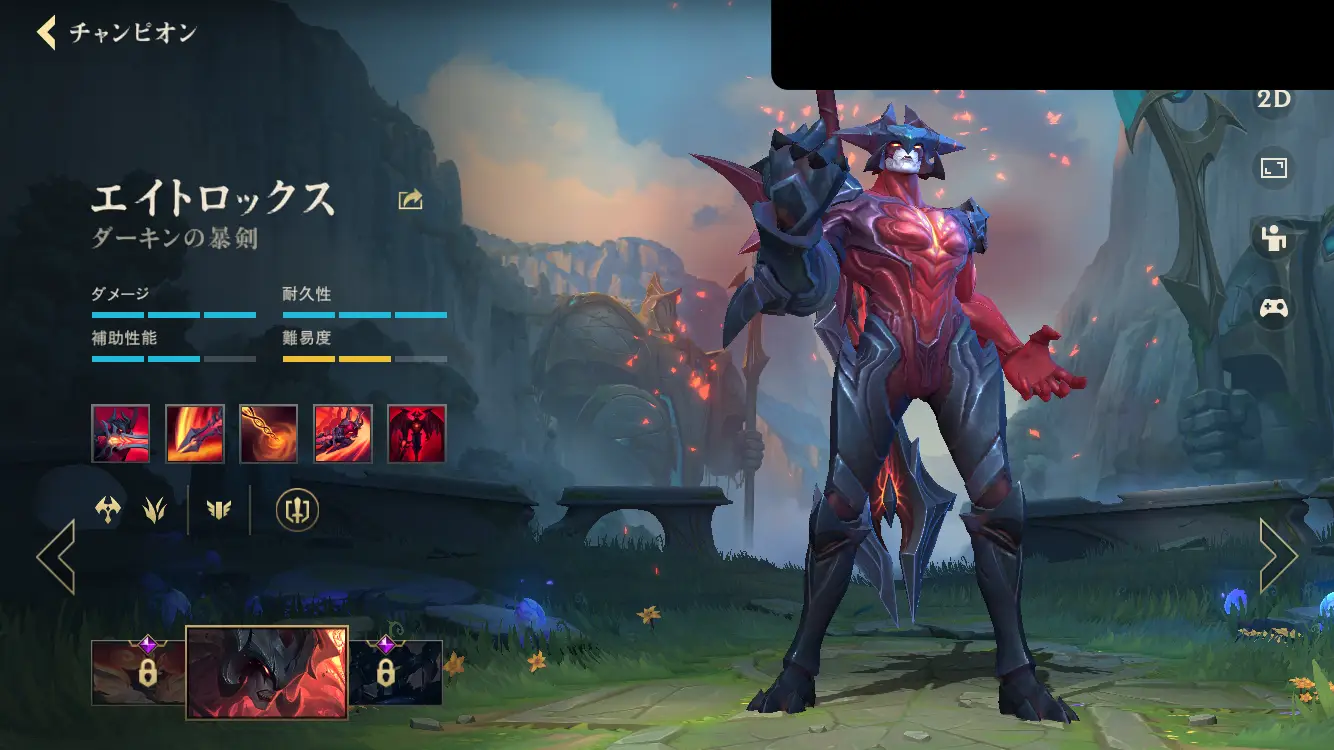Toggle the 2D splash art view
The height and width of the screenshot is (750, 1334).
(1273, 100)
